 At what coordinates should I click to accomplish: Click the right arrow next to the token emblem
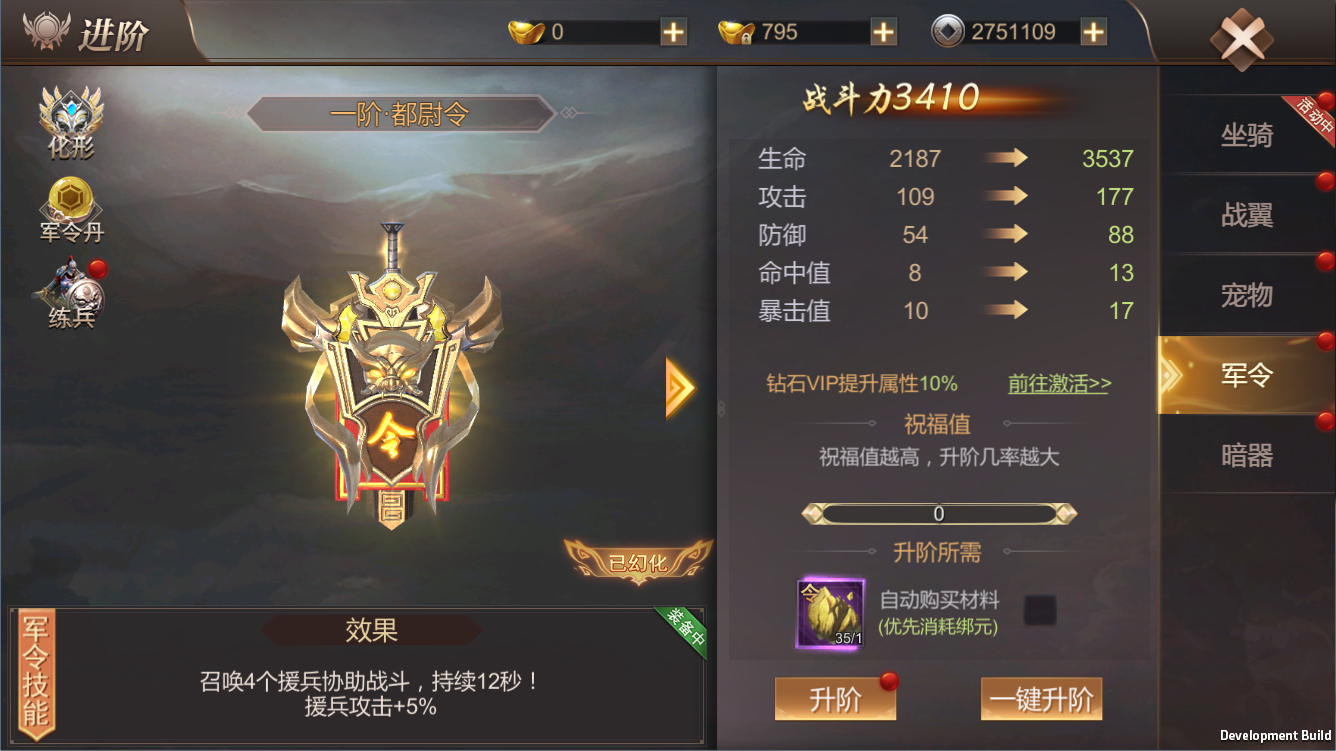pos(675,387)
